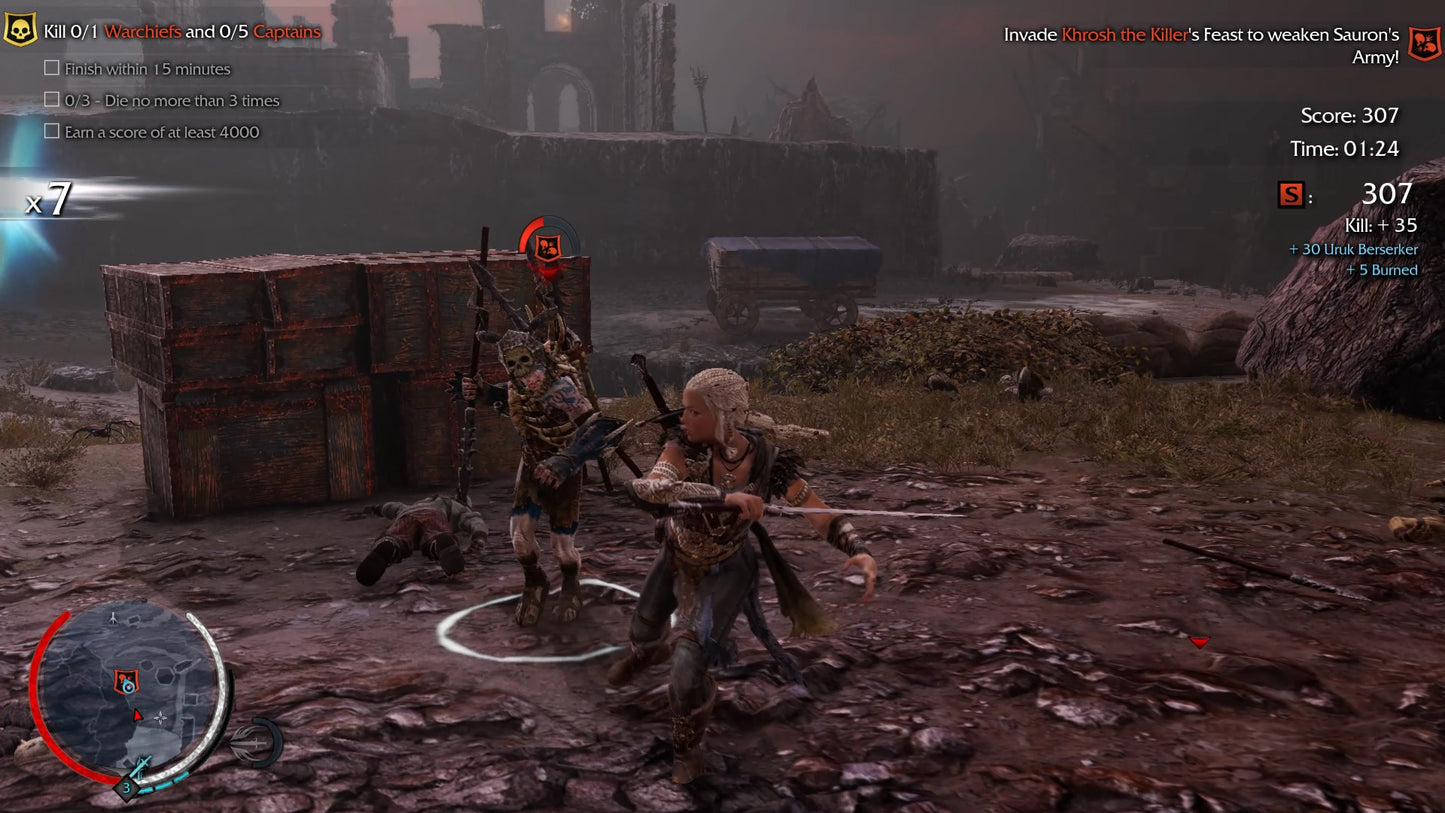This screenshot has width=1445, height=813.
Task: Click the 'Khrosh the Killer' name
Action: click(x=1125, y=34)
